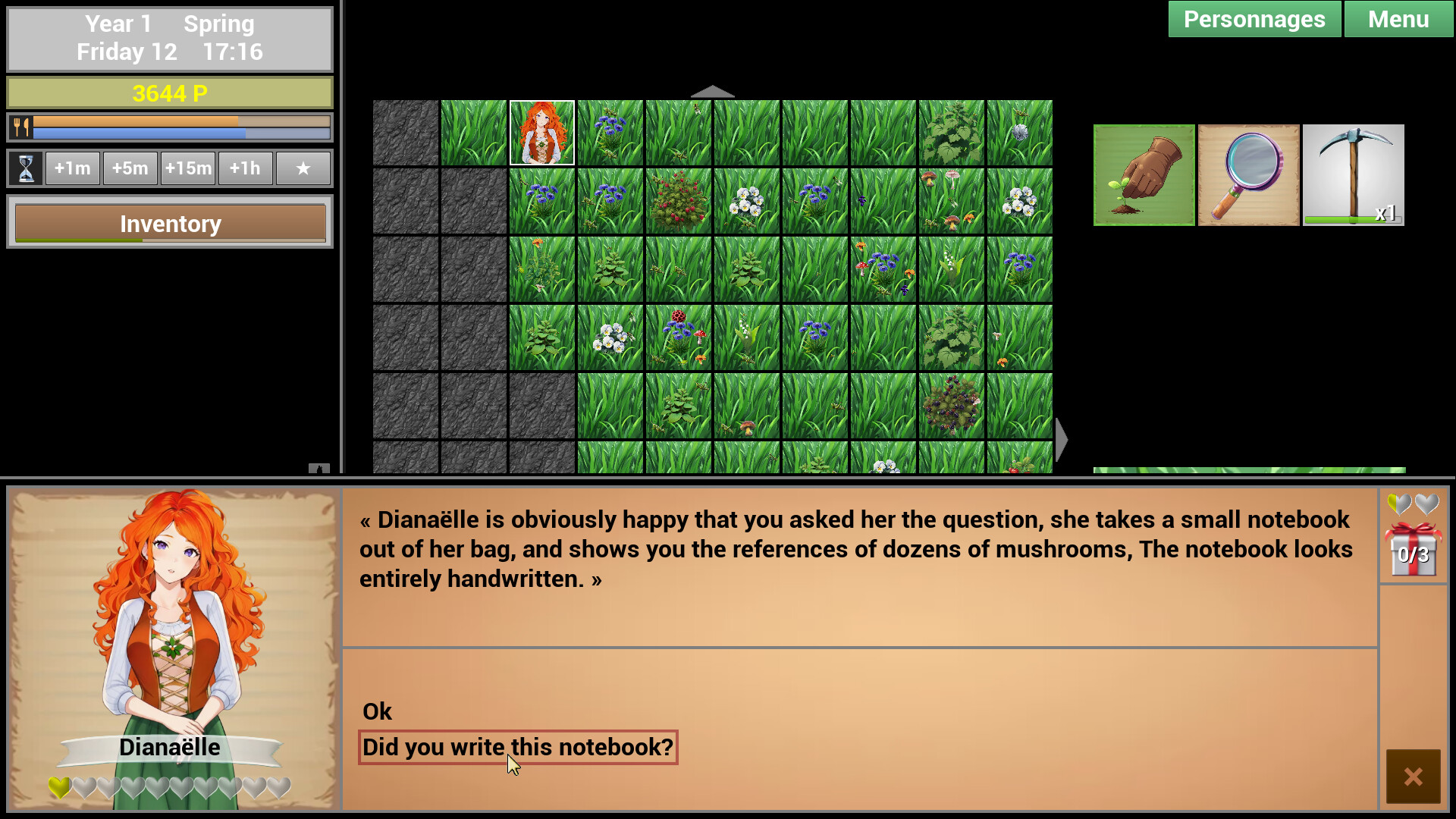Screen dimensions: 1456x819
Task: Choose the dialogue option 'Did you write this notebook?'
Action: point(516,747)
